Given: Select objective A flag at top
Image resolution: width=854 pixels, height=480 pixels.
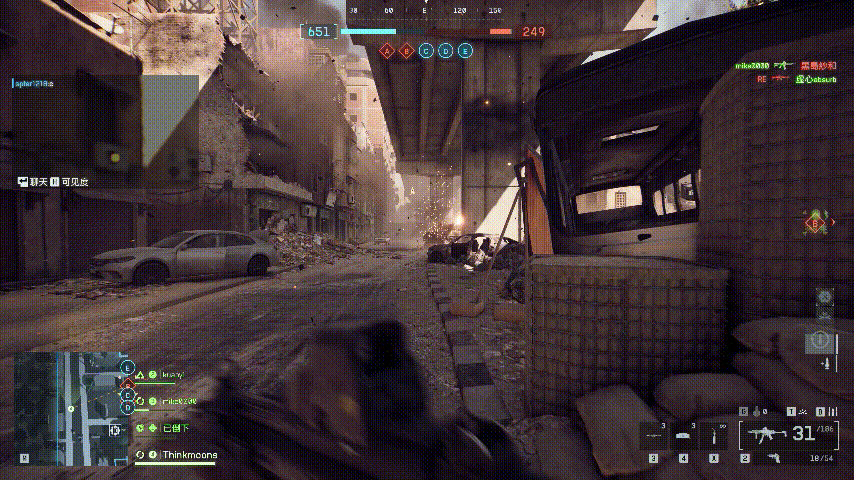Looking at the screenshot, I should pos(386,50).
